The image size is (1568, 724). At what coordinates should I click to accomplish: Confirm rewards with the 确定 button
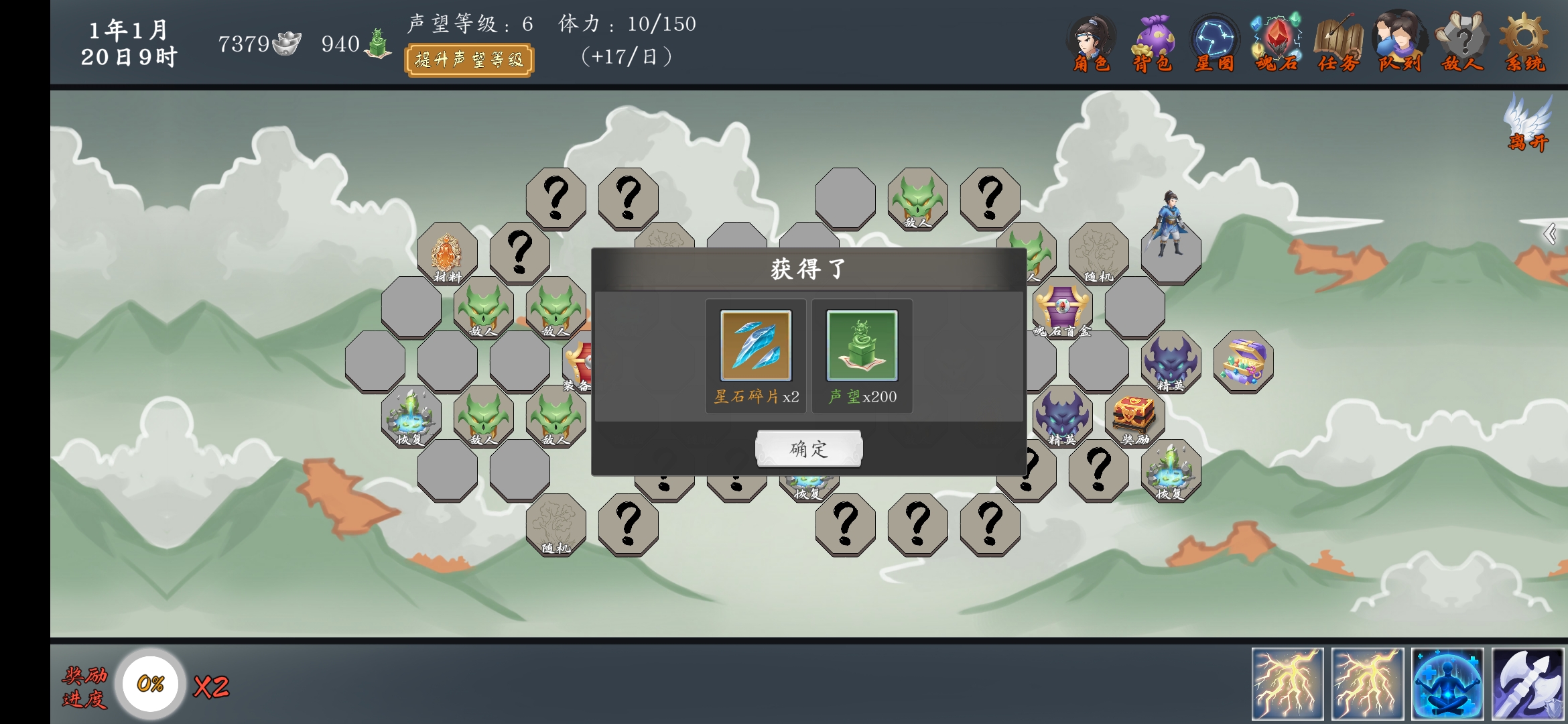coord(809,448)
